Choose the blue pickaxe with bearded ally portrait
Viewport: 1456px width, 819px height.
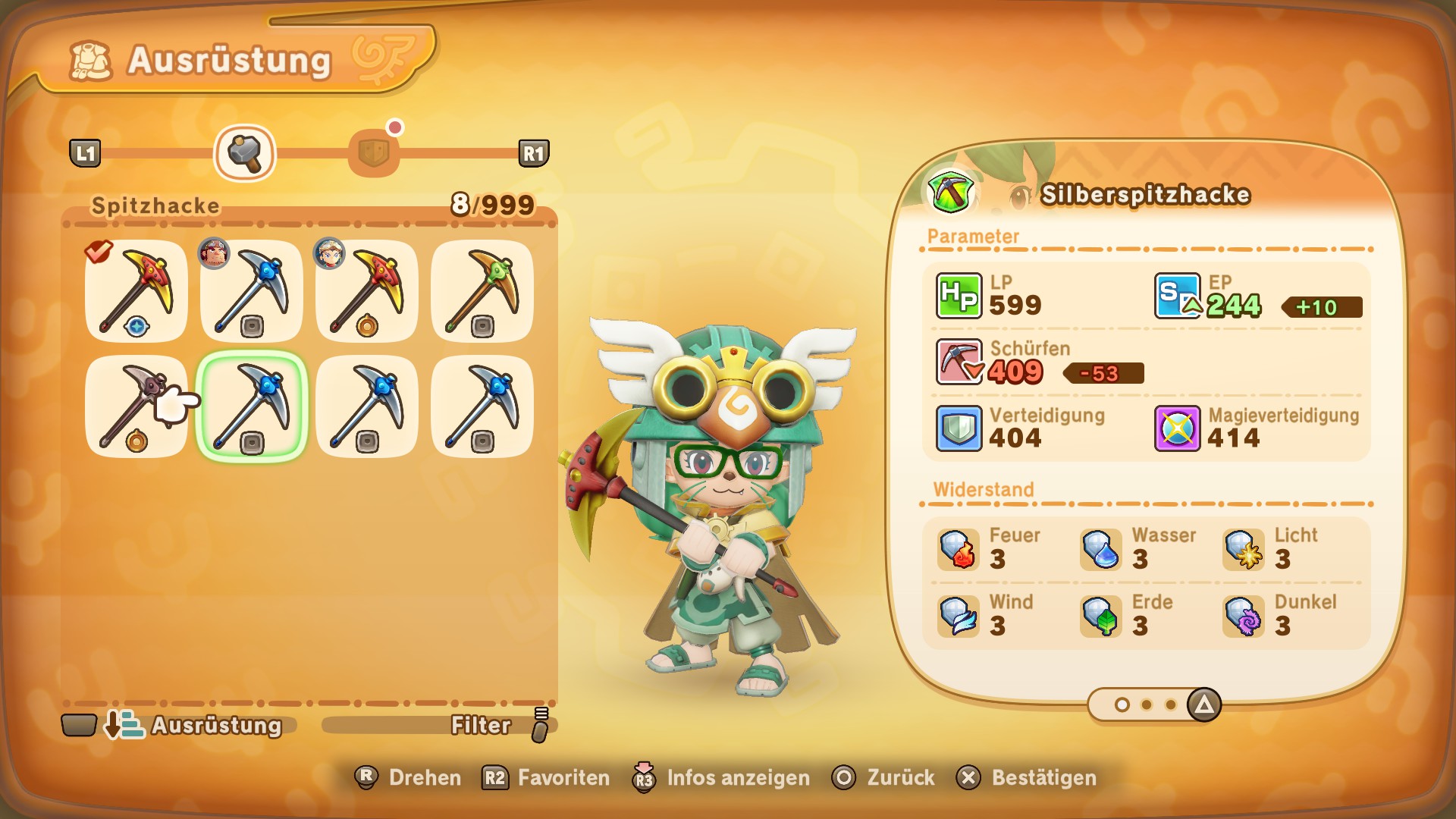[x=252, y=291]
